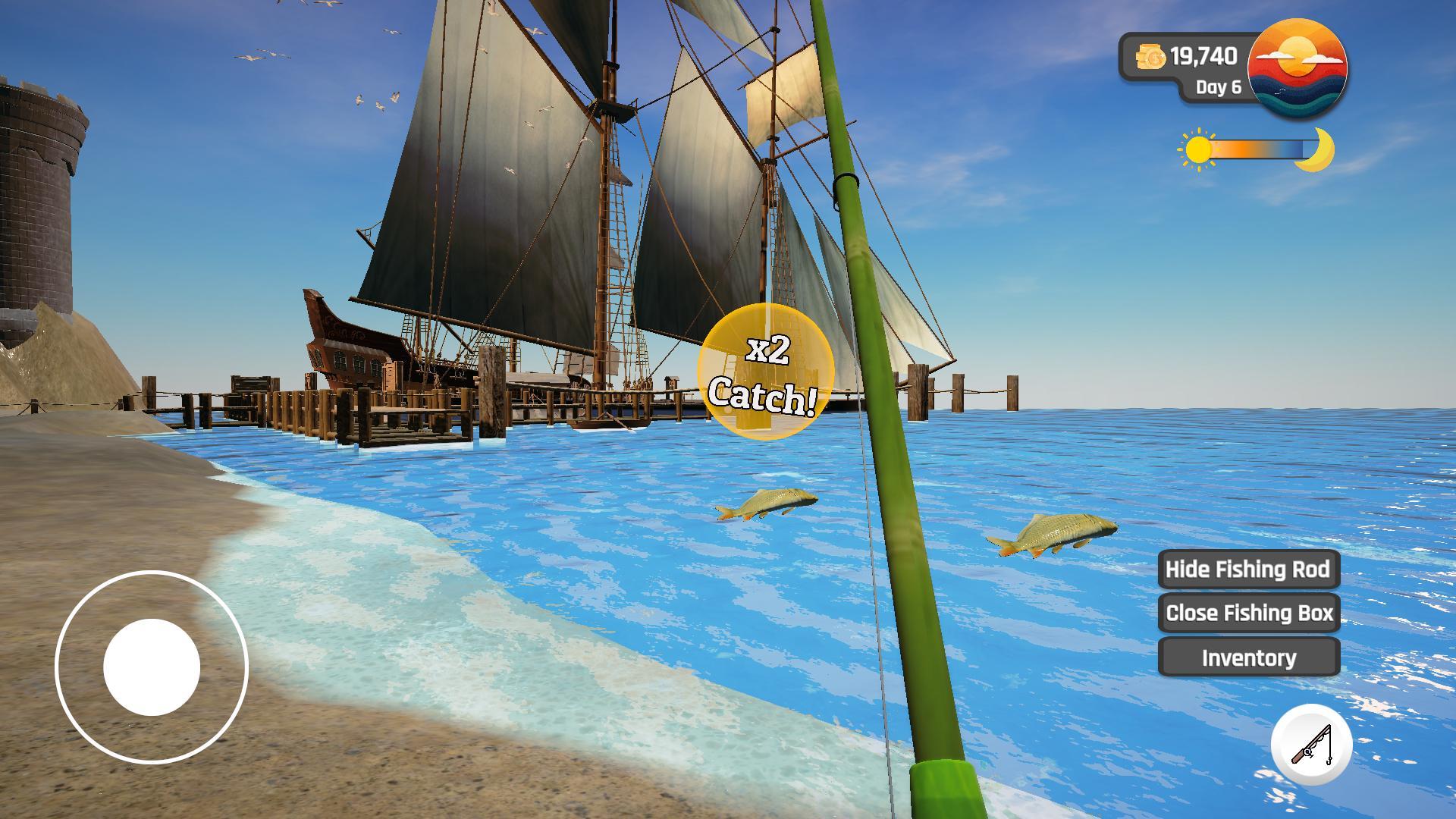The image size is (1456, 819).
Task: Select the fishing rod icon in the bottom-right circle
Action: pos(1310,745)
